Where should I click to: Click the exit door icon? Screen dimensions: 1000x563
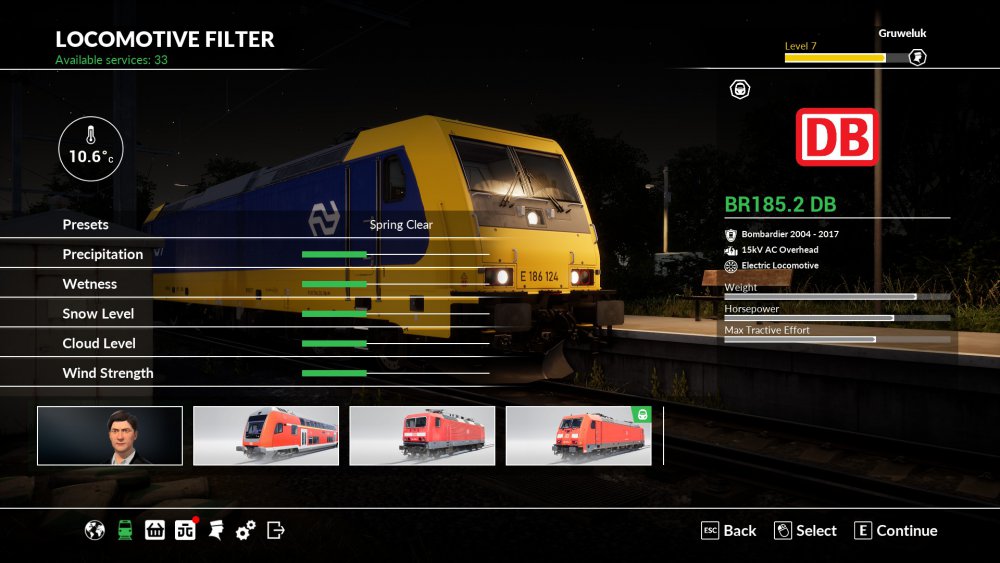[277, 530]
